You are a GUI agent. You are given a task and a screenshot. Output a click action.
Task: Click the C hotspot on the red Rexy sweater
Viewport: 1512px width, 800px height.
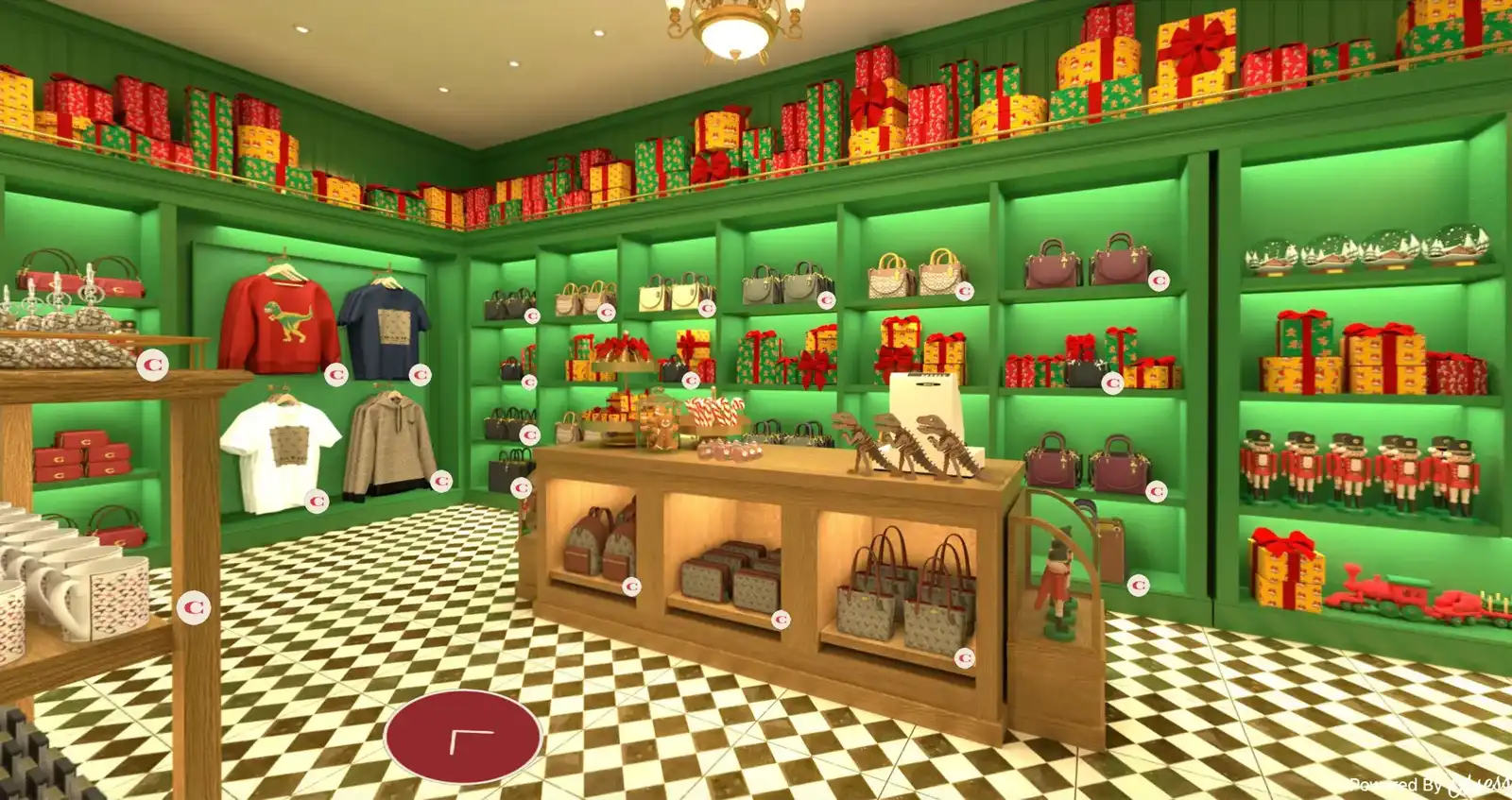pos(336,372)
